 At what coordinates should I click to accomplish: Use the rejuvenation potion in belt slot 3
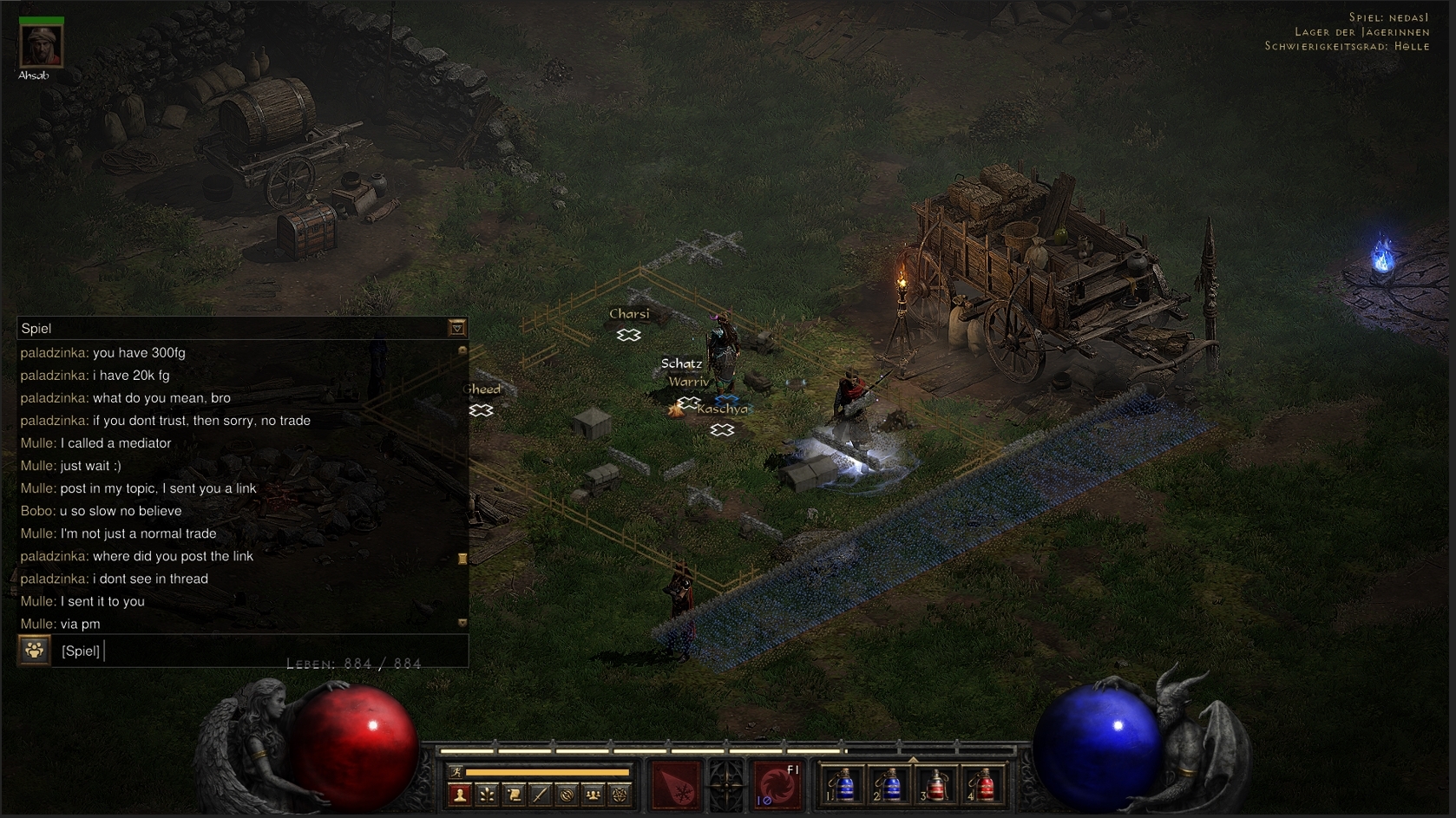coord(935,785)
